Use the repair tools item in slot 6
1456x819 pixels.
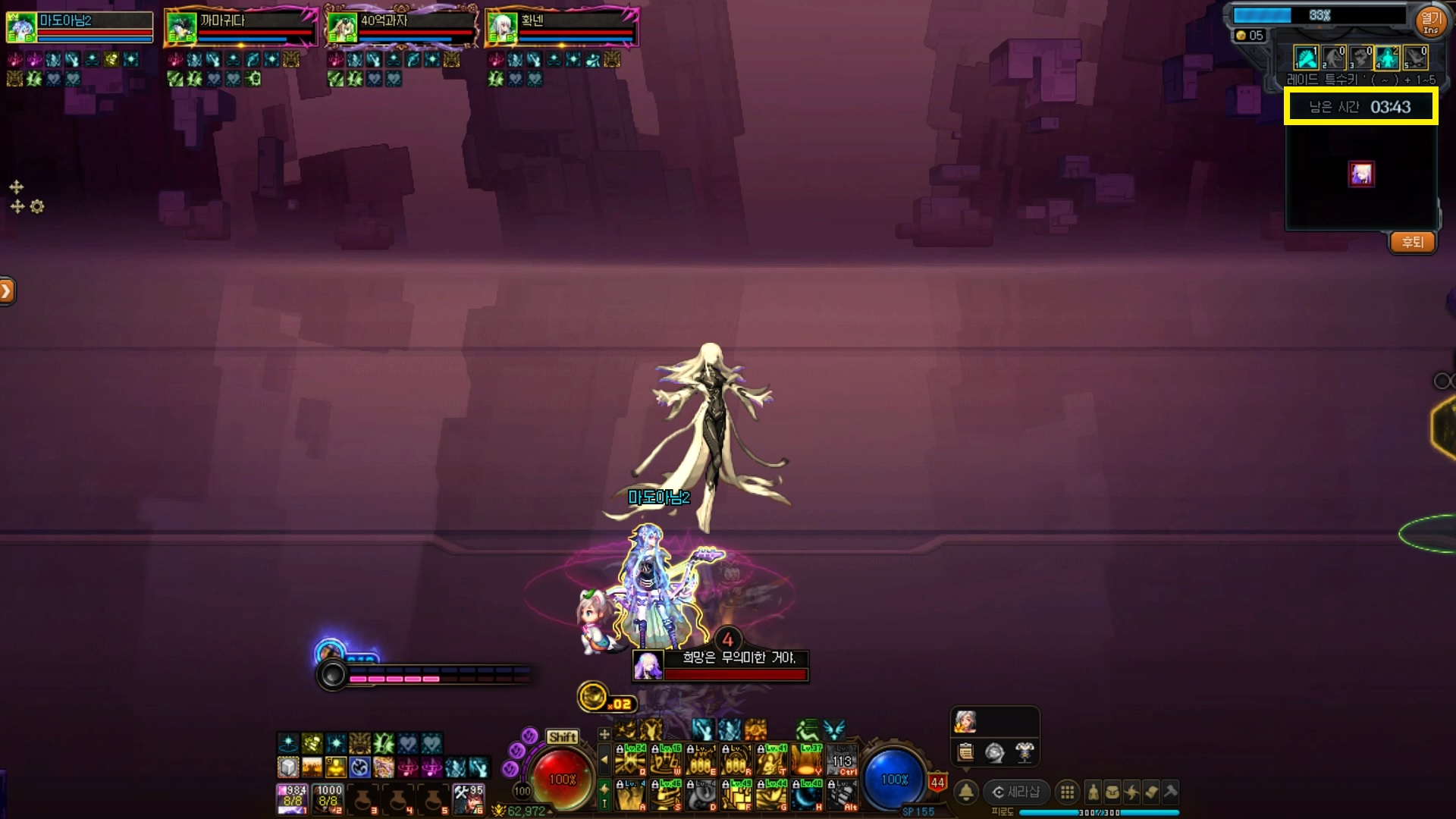click(469, 799)
